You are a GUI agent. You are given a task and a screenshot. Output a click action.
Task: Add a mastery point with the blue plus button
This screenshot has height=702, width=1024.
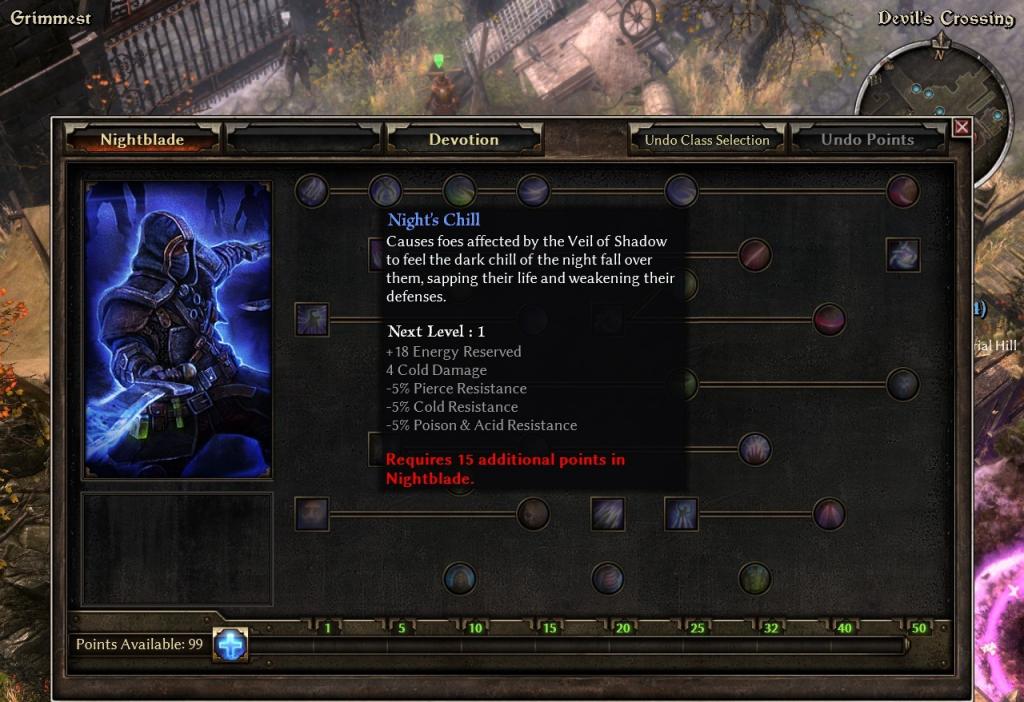[231, 645]
